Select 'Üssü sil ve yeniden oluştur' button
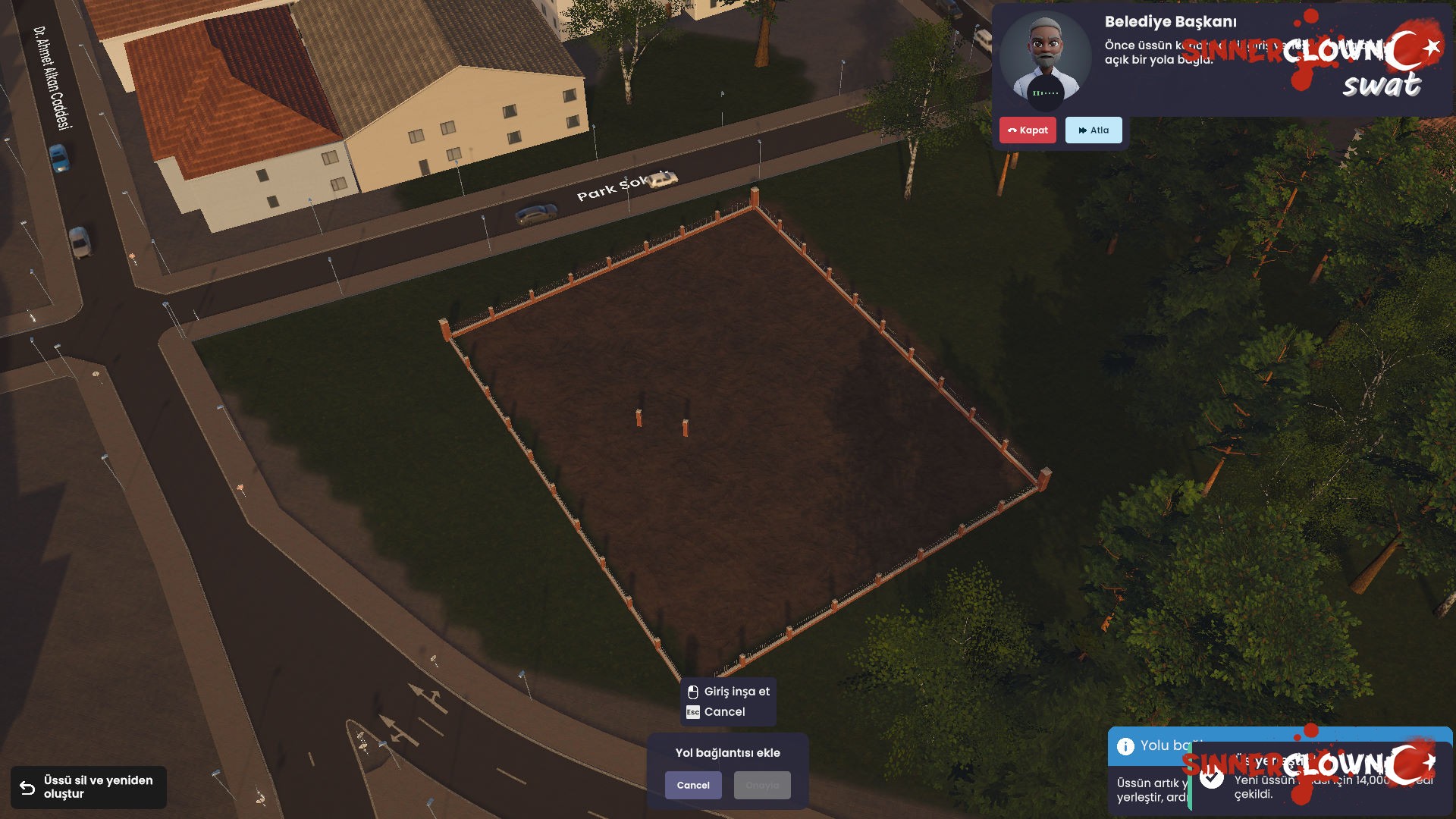 tap(89, 787)
